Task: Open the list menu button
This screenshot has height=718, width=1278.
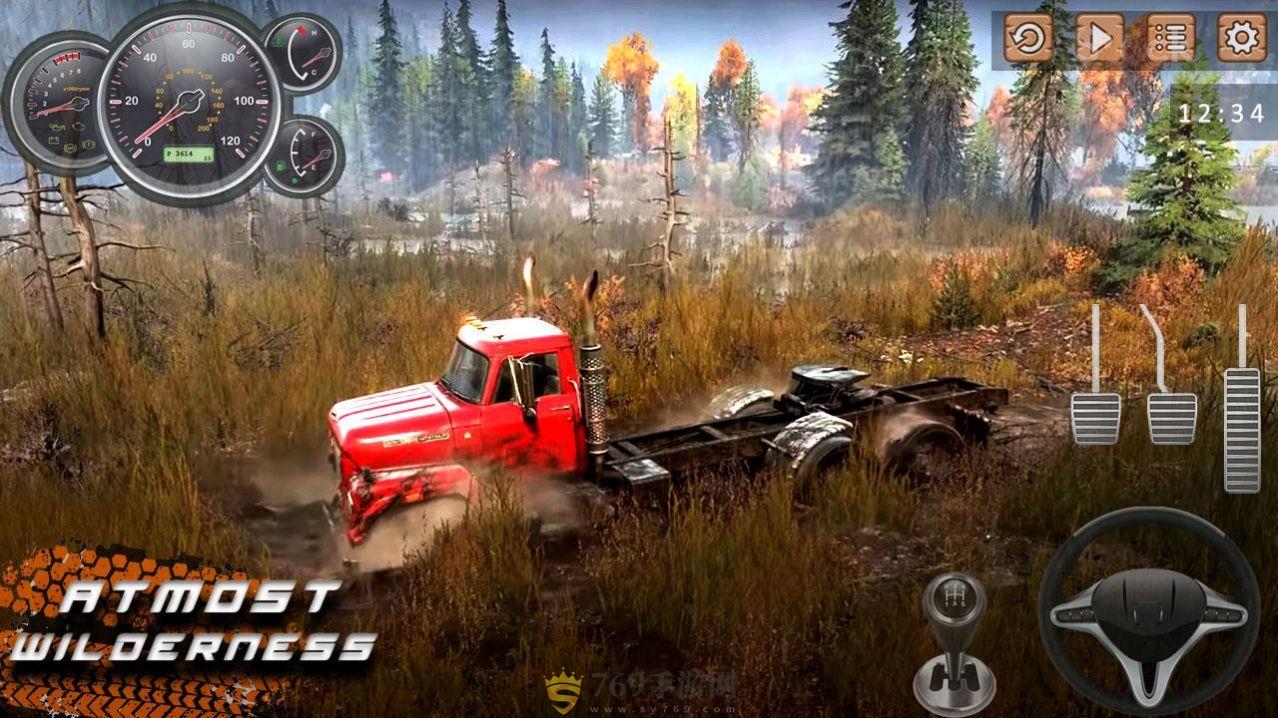Action: [x=1171, y=39]
